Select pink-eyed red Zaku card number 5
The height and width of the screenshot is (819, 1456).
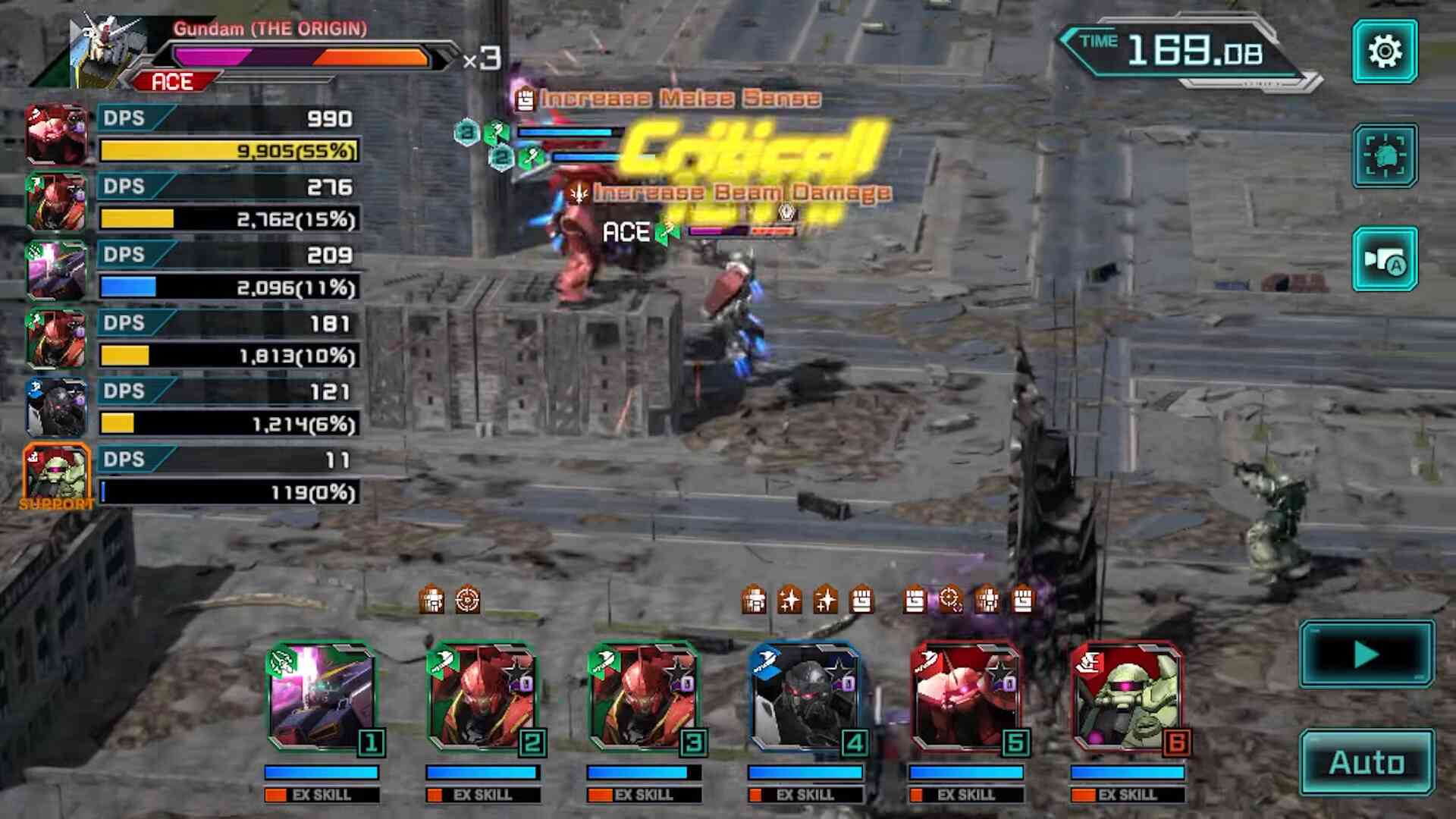pyautogui.click(x=968, y=698)
